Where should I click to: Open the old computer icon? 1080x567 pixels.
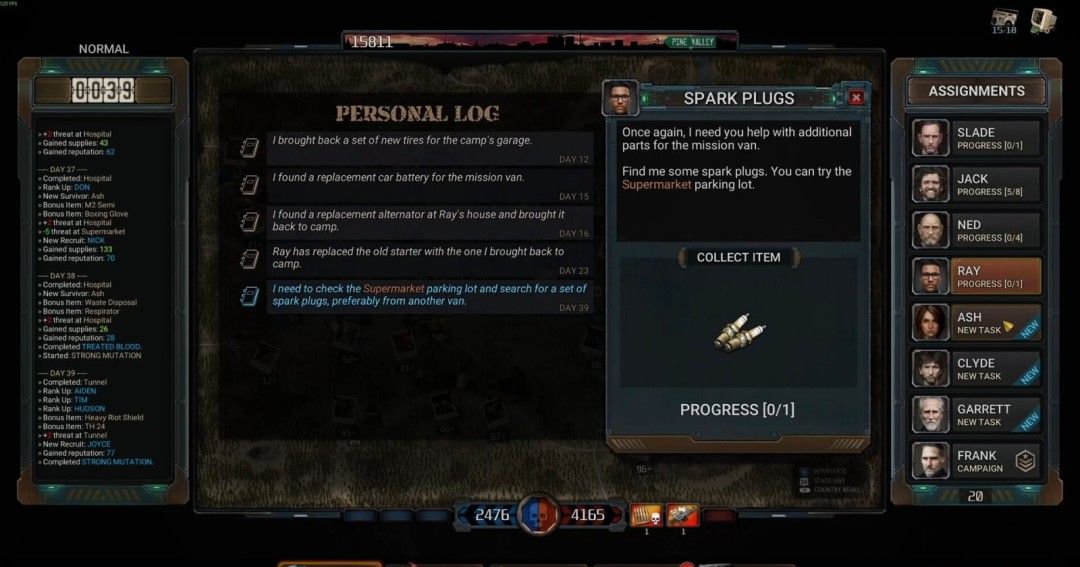[1043, 19]
